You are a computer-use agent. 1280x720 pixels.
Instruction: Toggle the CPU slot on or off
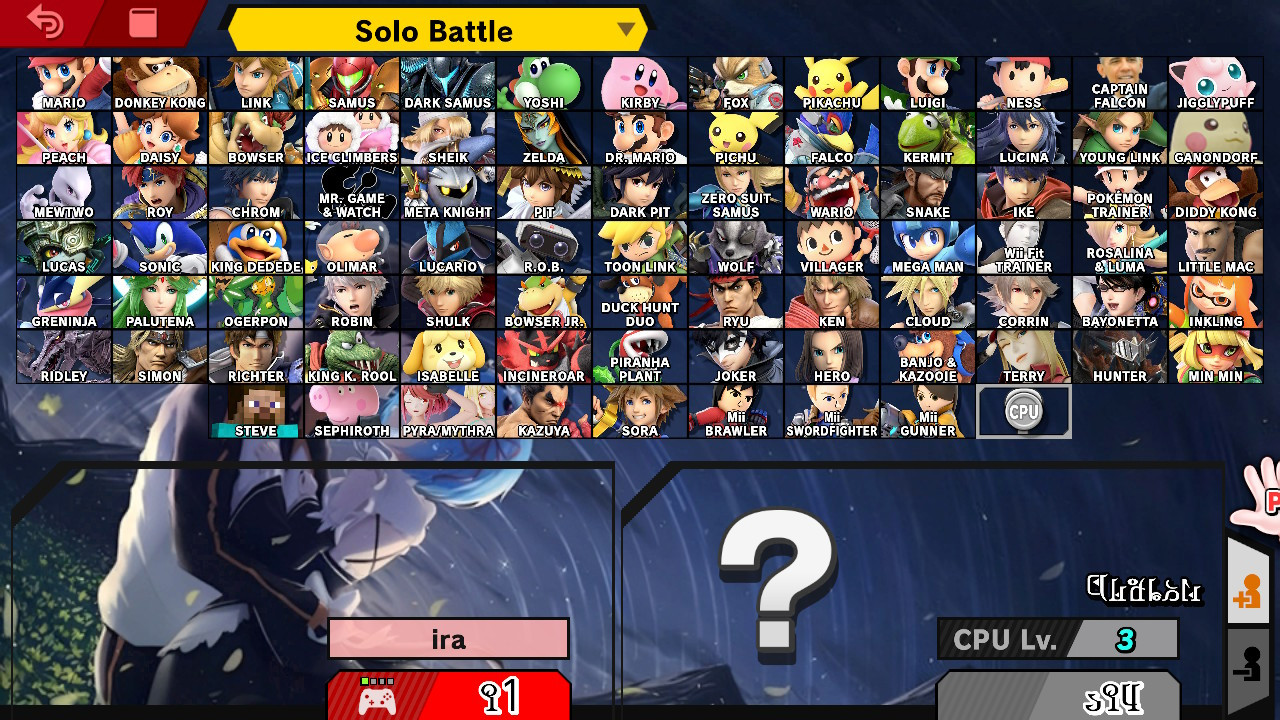tap(1023, 410)
